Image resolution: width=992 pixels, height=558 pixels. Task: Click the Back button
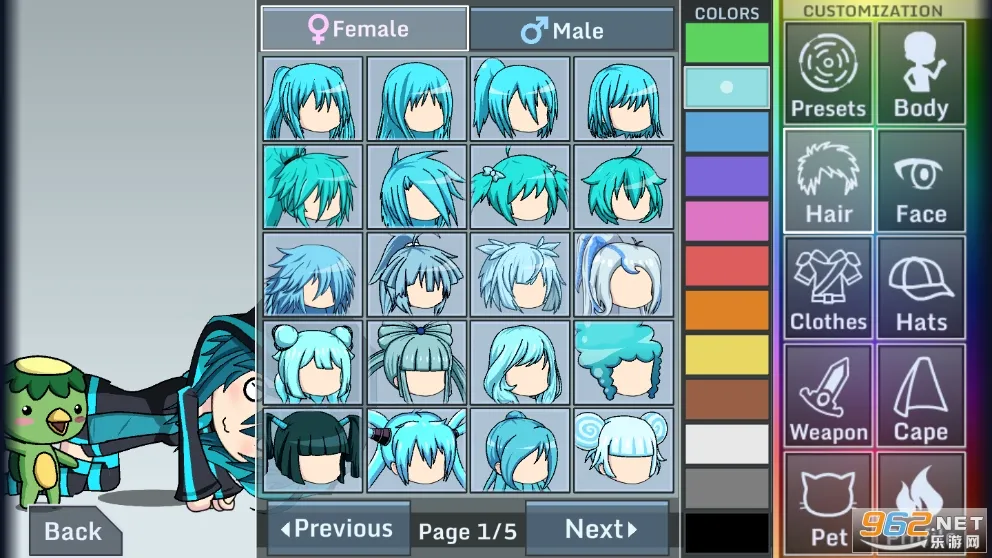(73, 531)
